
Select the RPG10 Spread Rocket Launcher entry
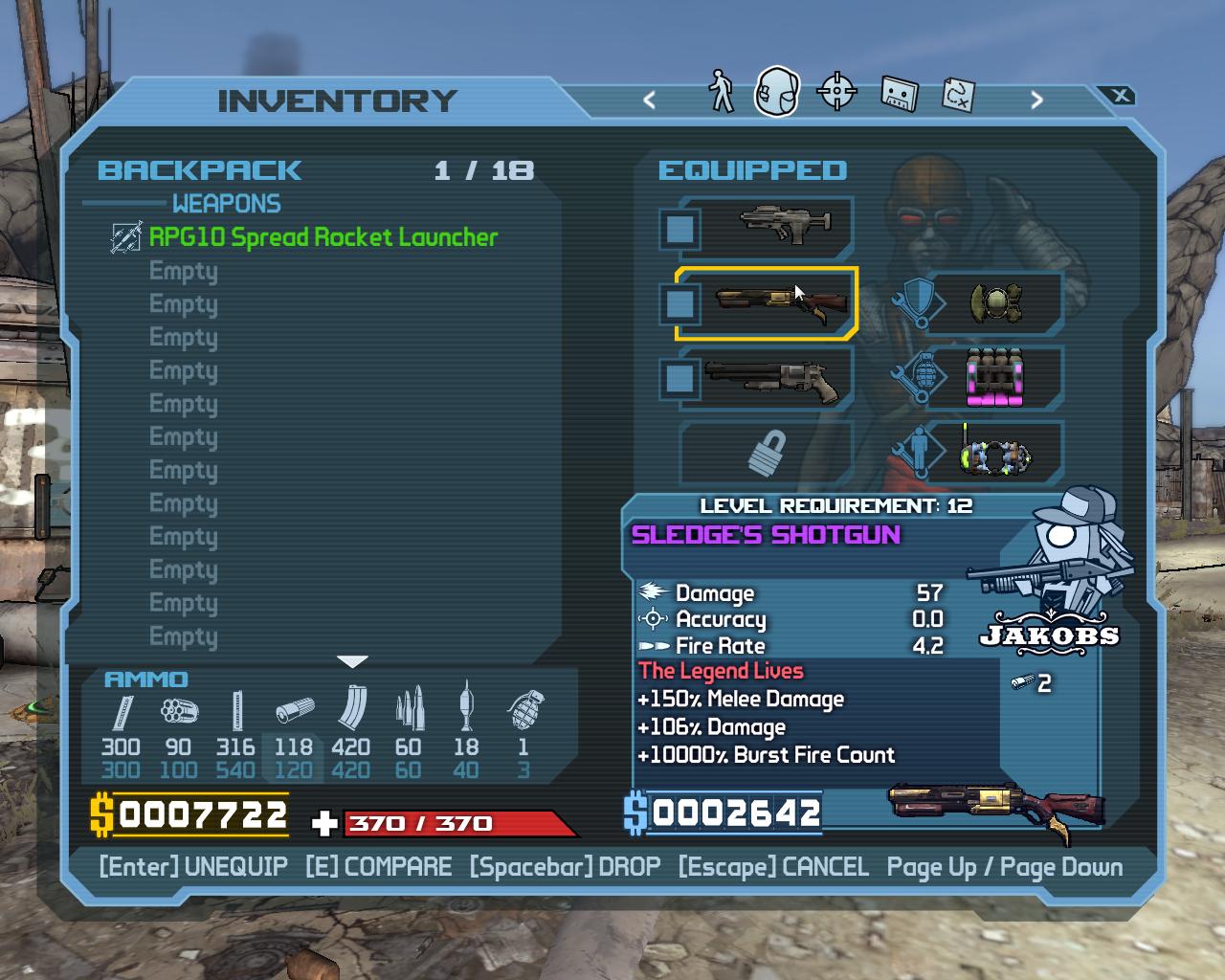click(323, 237)
